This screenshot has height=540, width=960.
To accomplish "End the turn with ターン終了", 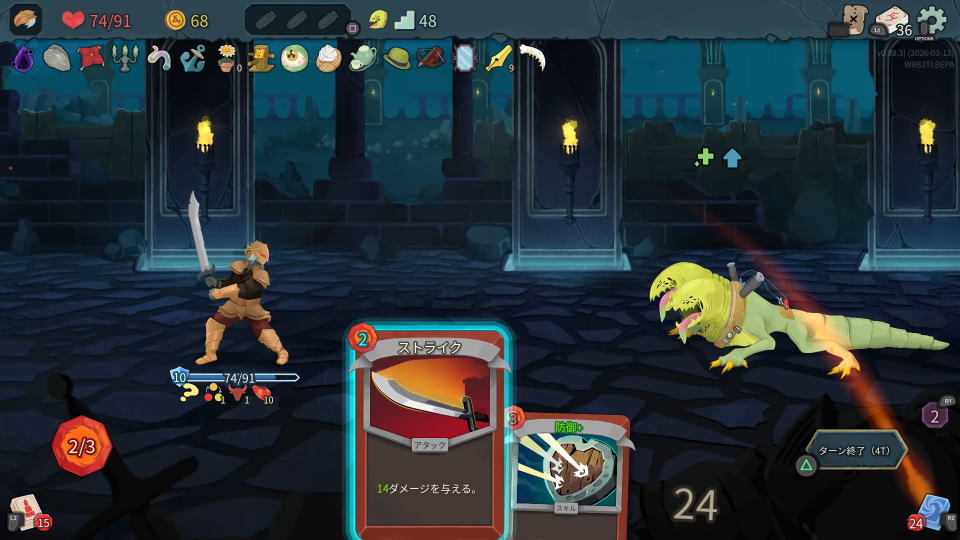I will click(x=856, y=449).
